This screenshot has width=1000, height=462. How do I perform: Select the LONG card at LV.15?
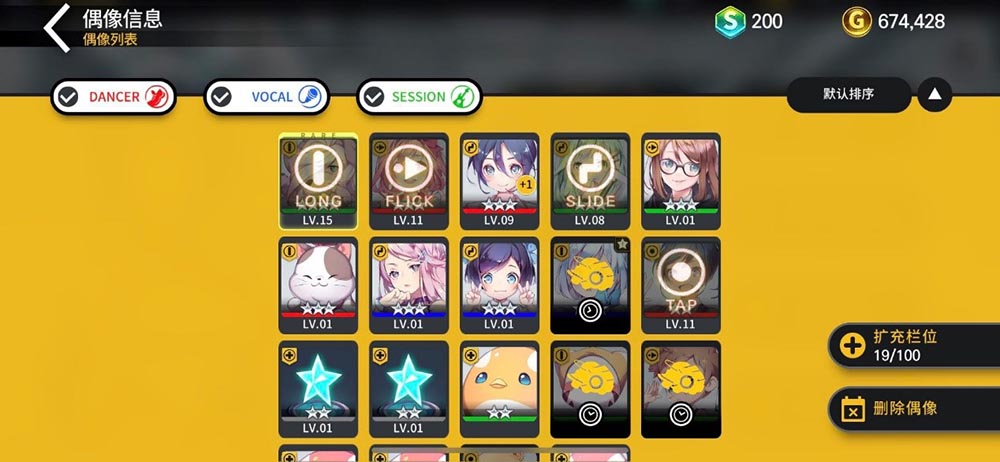[318, 181]
